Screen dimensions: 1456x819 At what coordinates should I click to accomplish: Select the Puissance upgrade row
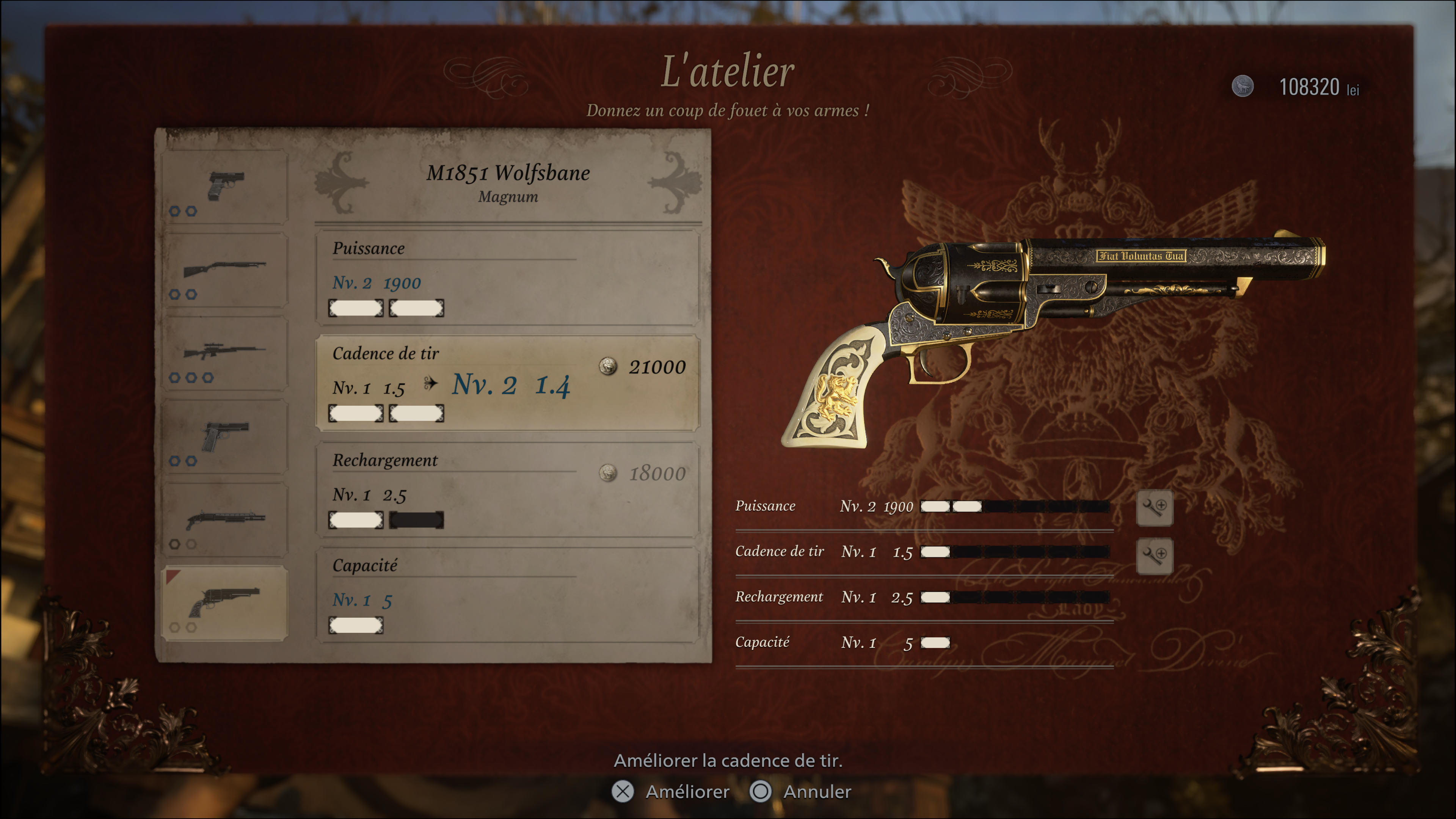507,278
